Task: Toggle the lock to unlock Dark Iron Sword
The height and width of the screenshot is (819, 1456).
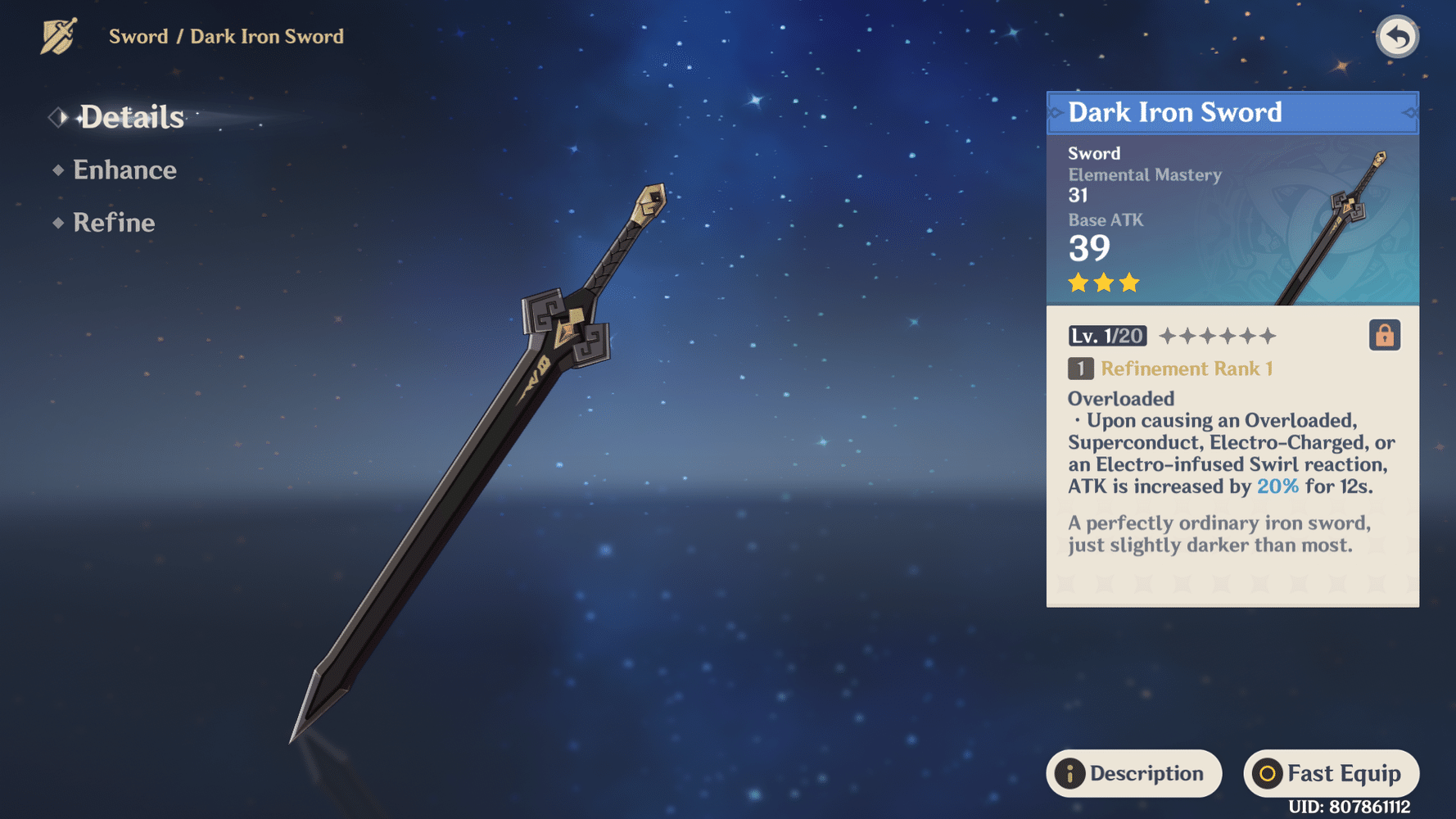Action: 1384,334
